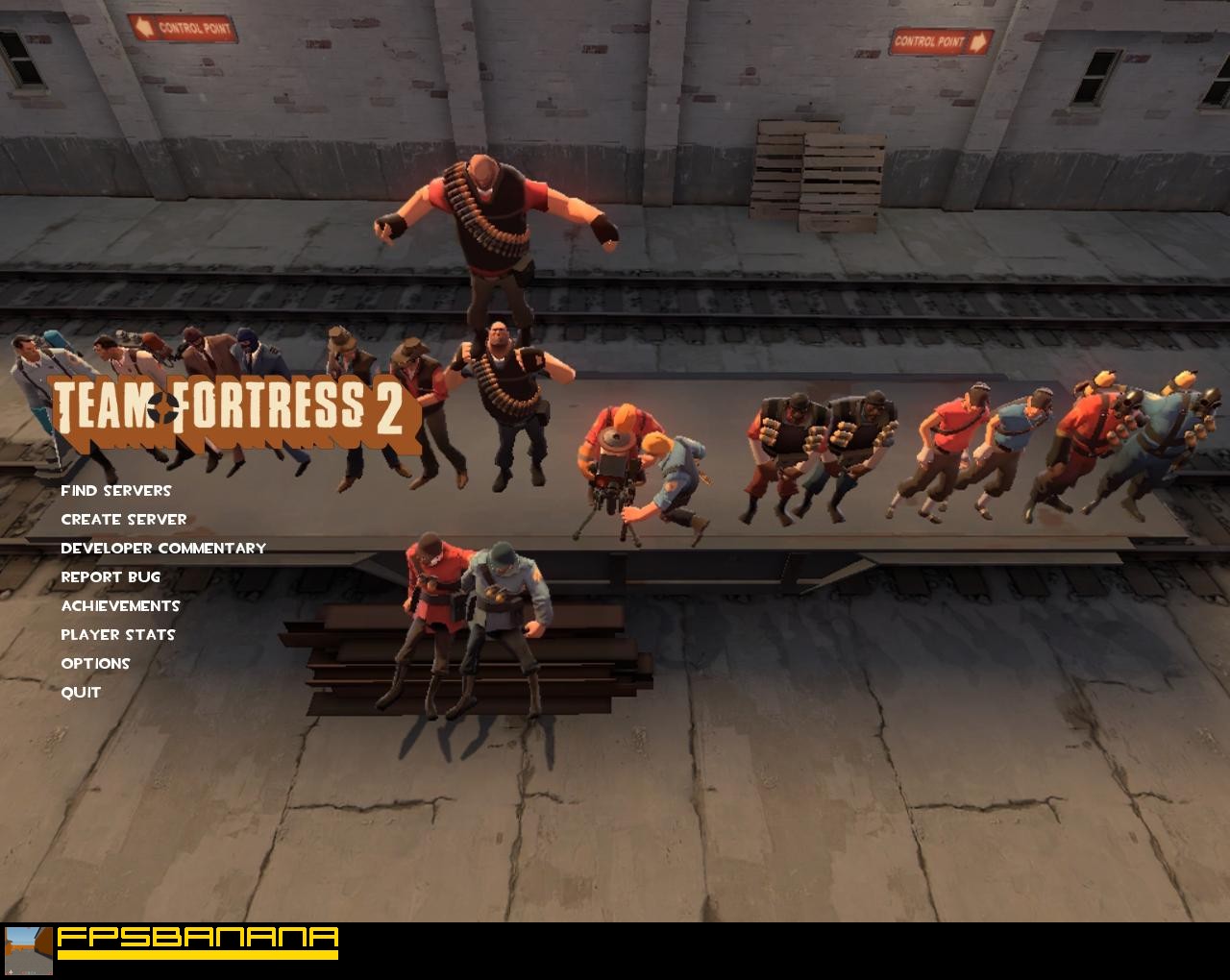Viewport: 1230px width, 980px height.
Task: Open the Options menu entry
Action: pos(95,663)
